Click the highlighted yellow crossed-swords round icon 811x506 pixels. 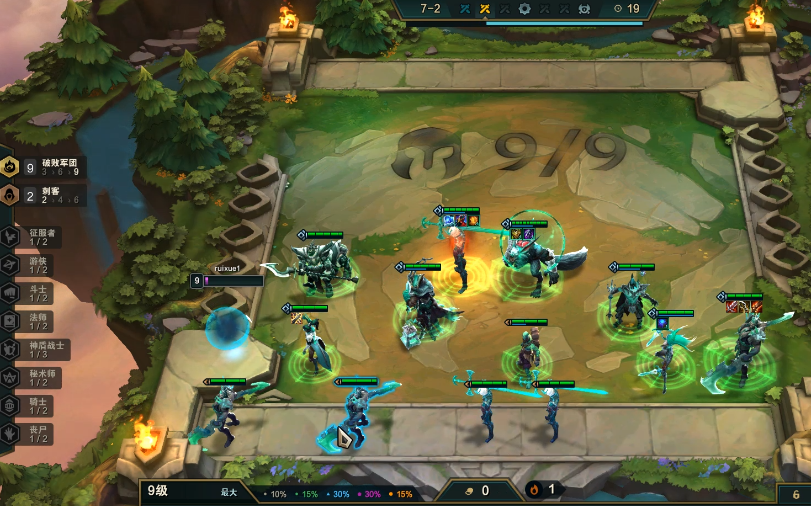(485, 9)
